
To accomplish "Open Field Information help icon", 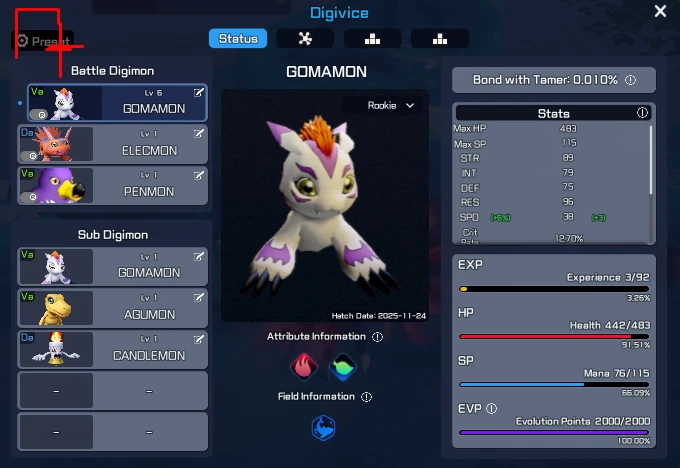I will pos(366,397).
